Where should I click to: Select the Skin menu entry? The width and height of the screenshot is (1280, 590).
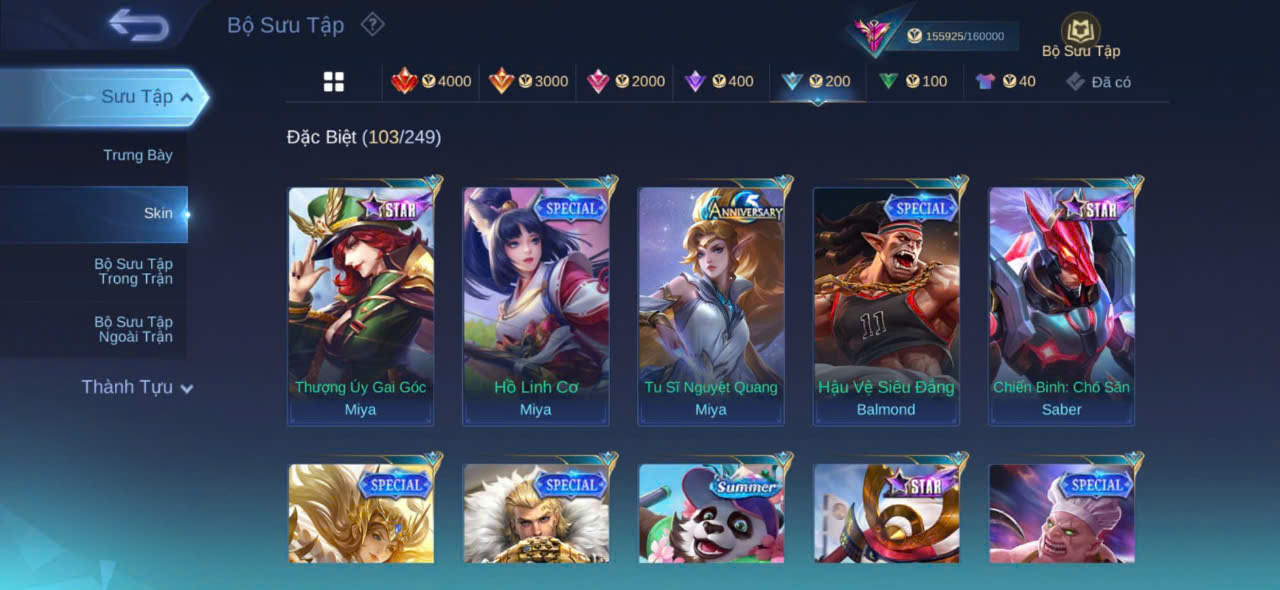tap(157, 213)
